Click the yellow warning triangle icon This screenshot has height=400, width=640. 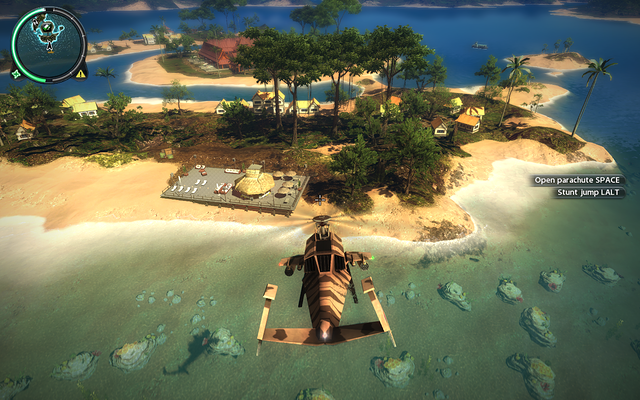[x=81, y=73]
